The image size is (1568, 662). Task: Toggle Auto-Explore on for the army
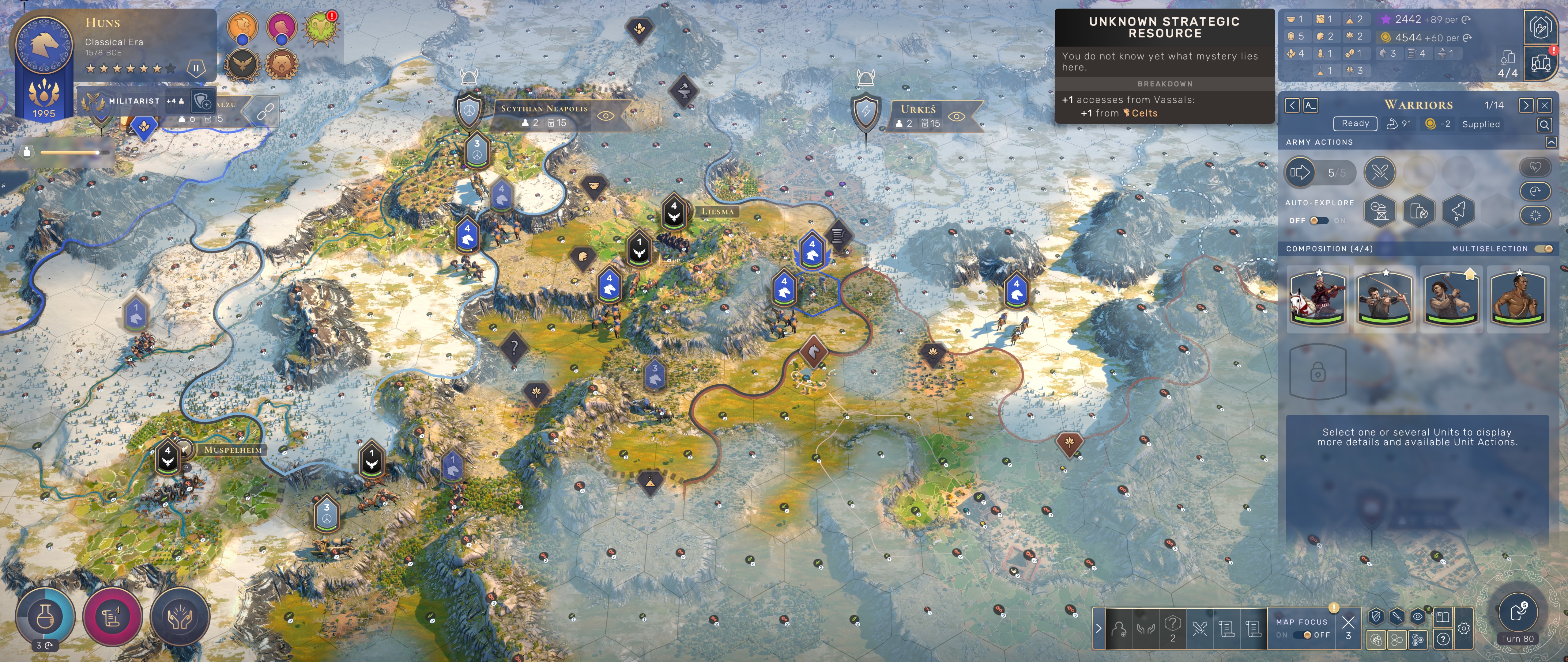pos(1318,220)
